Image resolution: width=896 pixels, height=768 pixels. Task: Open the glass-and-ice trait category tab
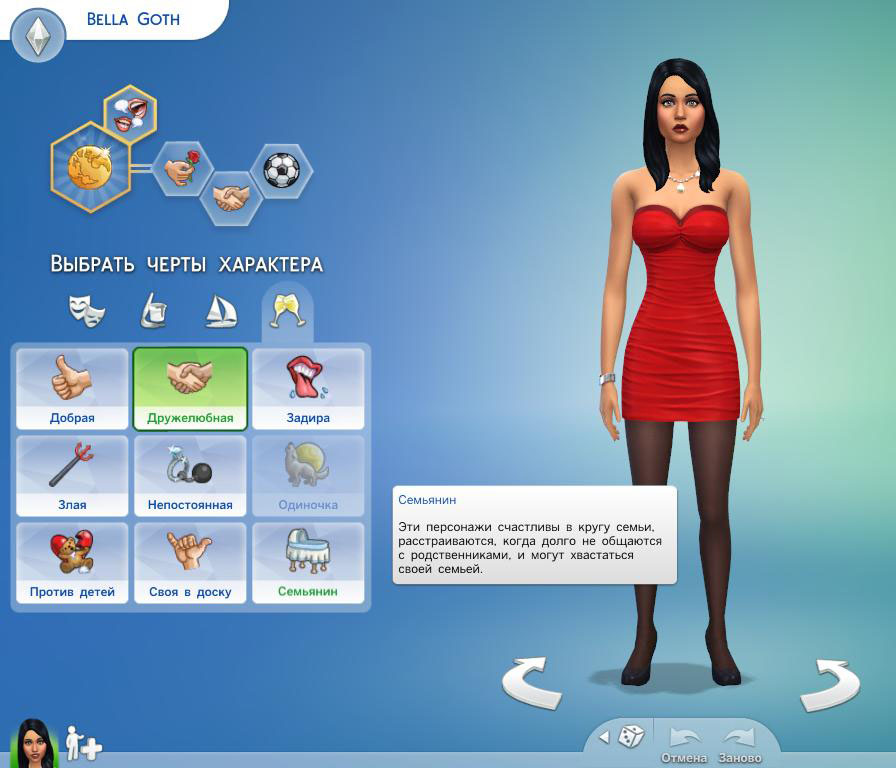pyautogui.click(x=153, y=311)
